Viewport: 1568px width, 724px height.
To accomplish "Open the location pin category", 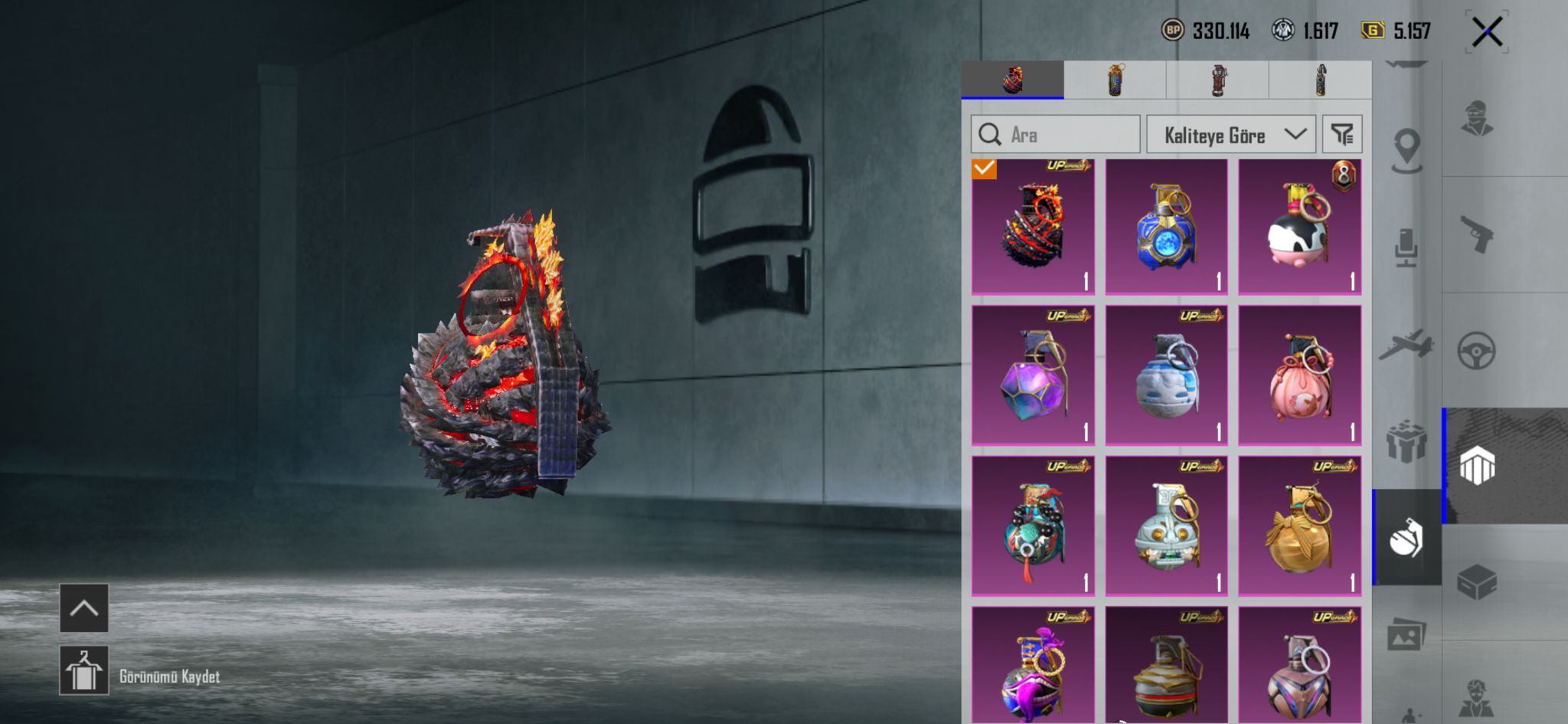I will pyautogui.click(x=1406, y=149).
